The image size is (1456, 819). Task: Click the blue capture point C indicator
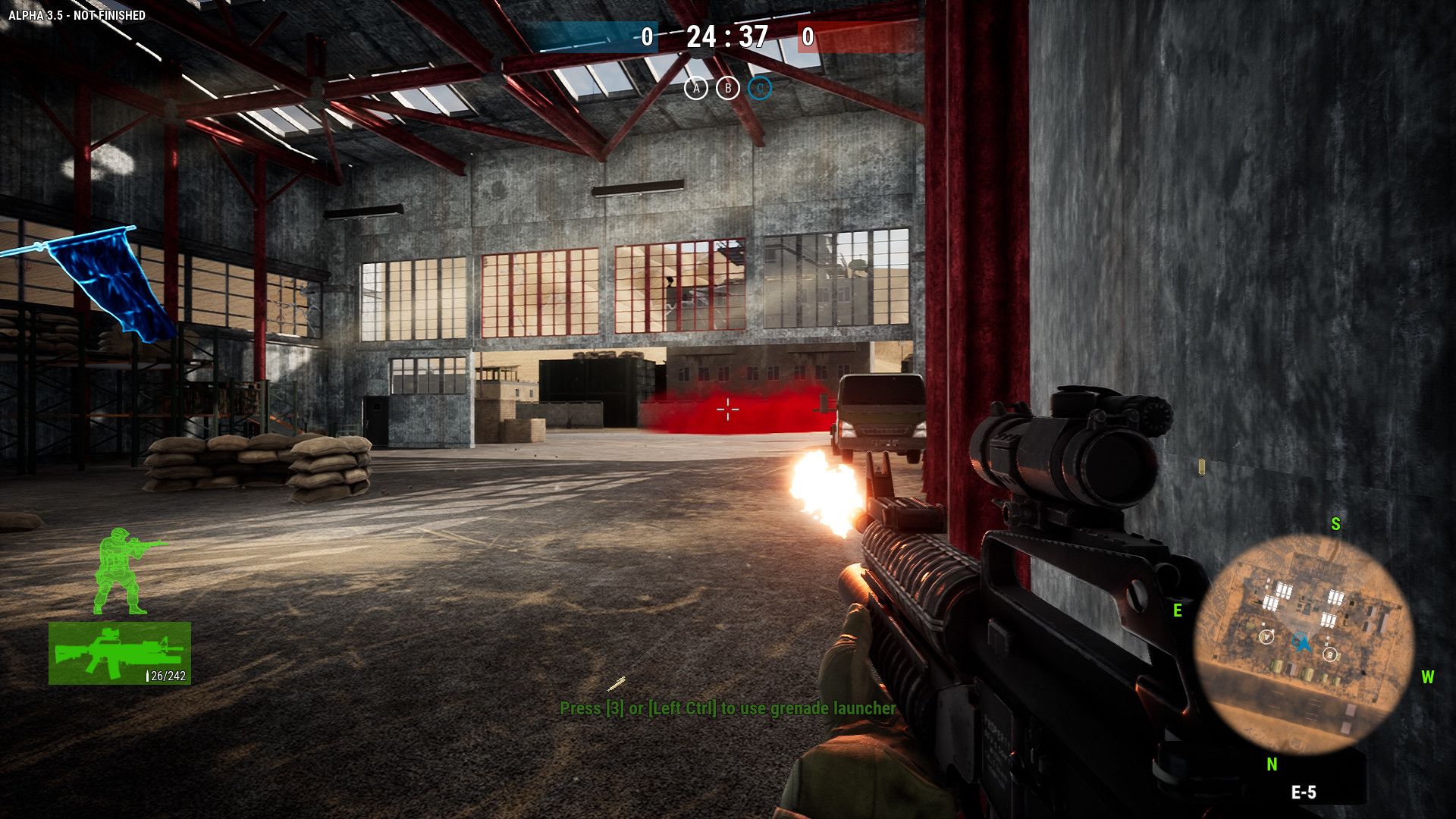click(x=760, y=89)
